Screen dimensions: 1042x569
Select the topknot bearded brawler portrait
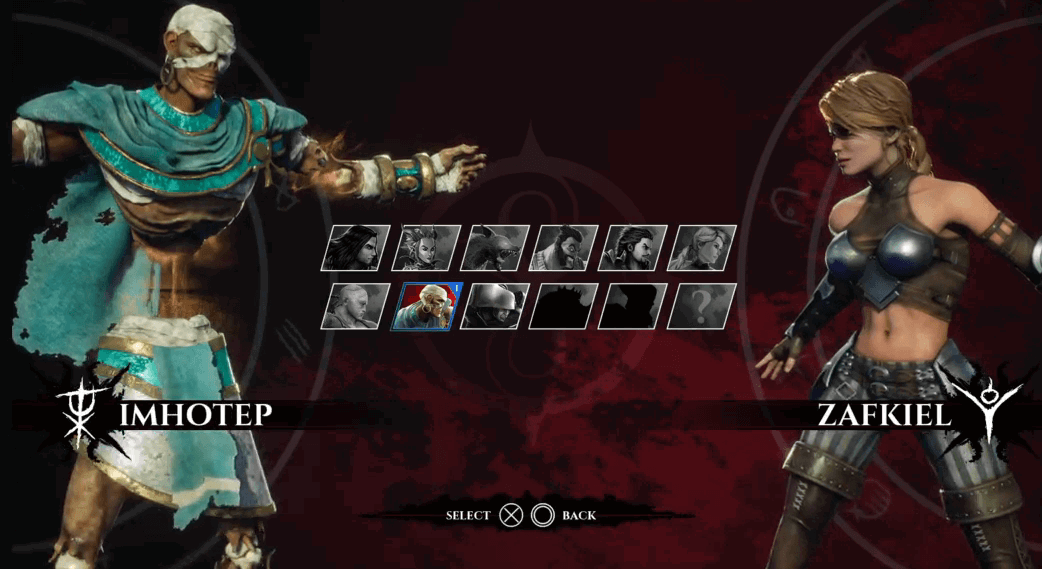pyautogui.click(x=564, y=248)
